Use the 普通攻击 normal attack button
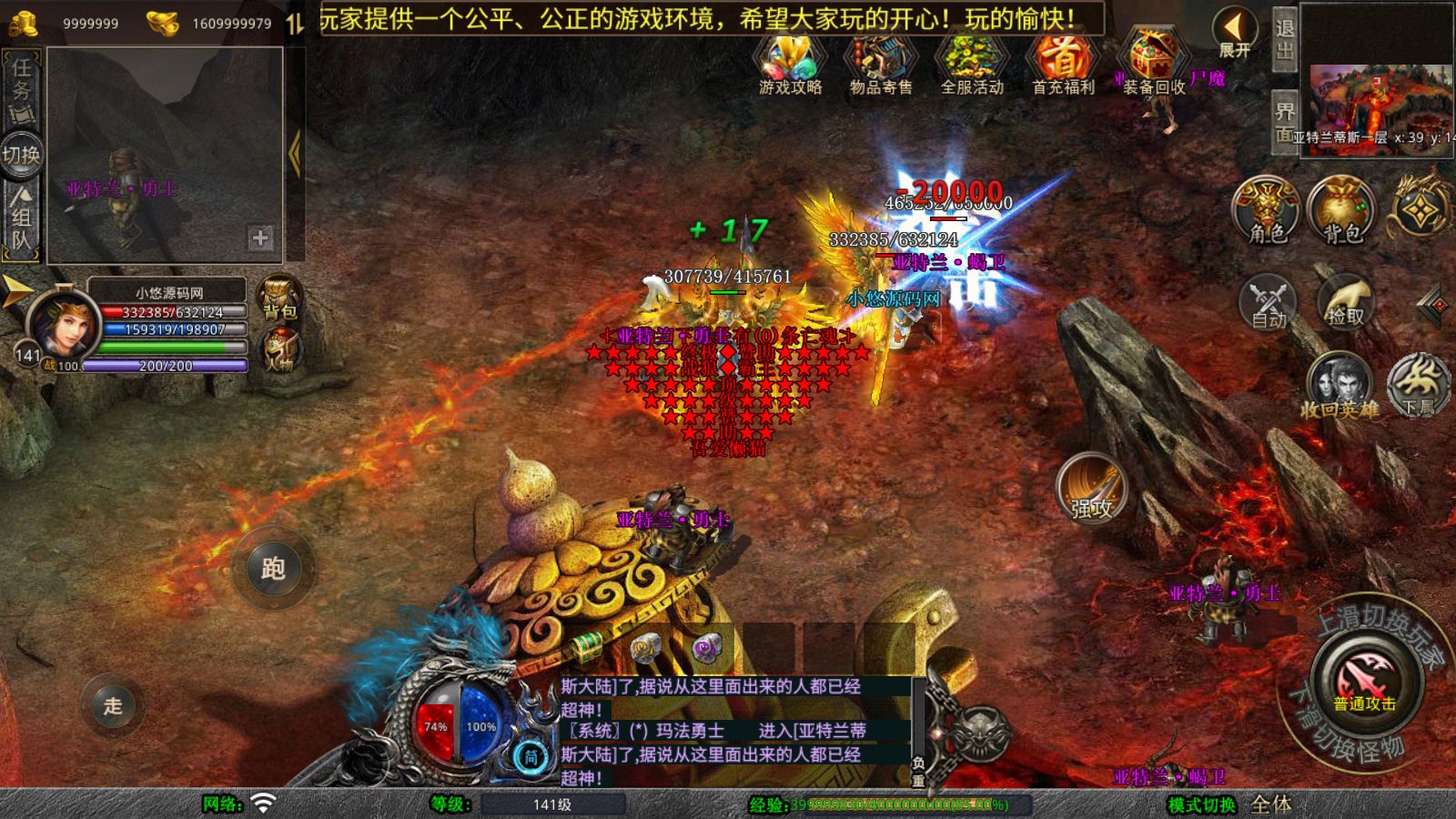 pos(1365,682)
